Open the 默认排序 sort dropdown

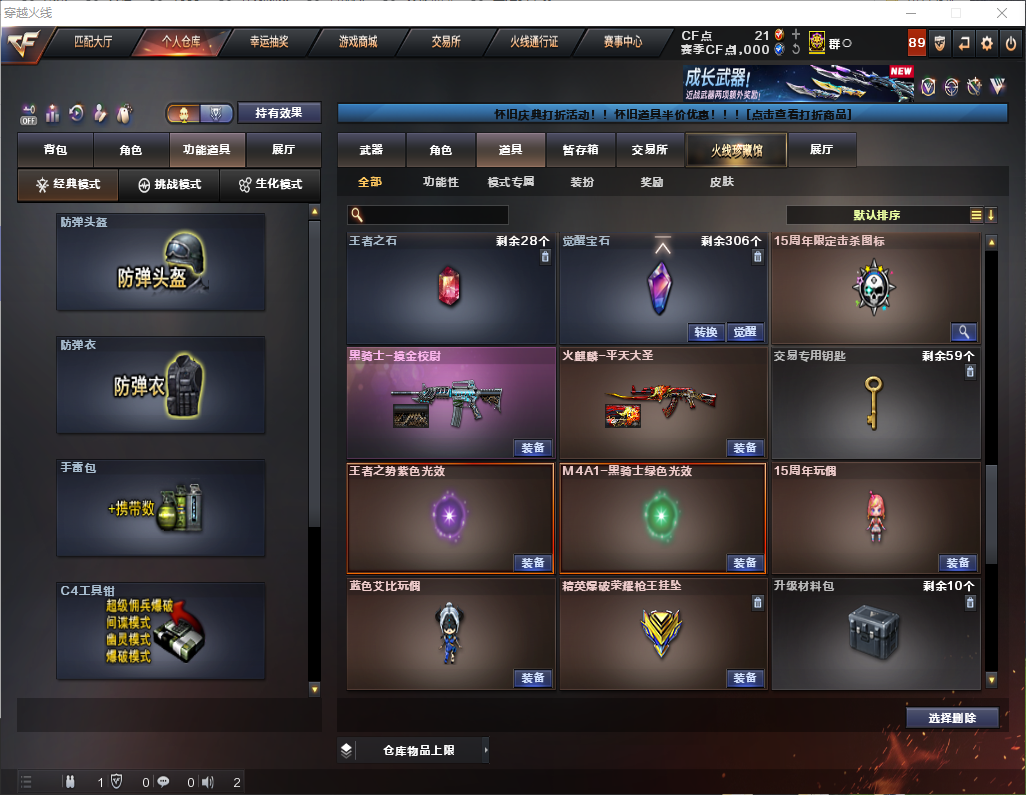(x=876, y=215)
